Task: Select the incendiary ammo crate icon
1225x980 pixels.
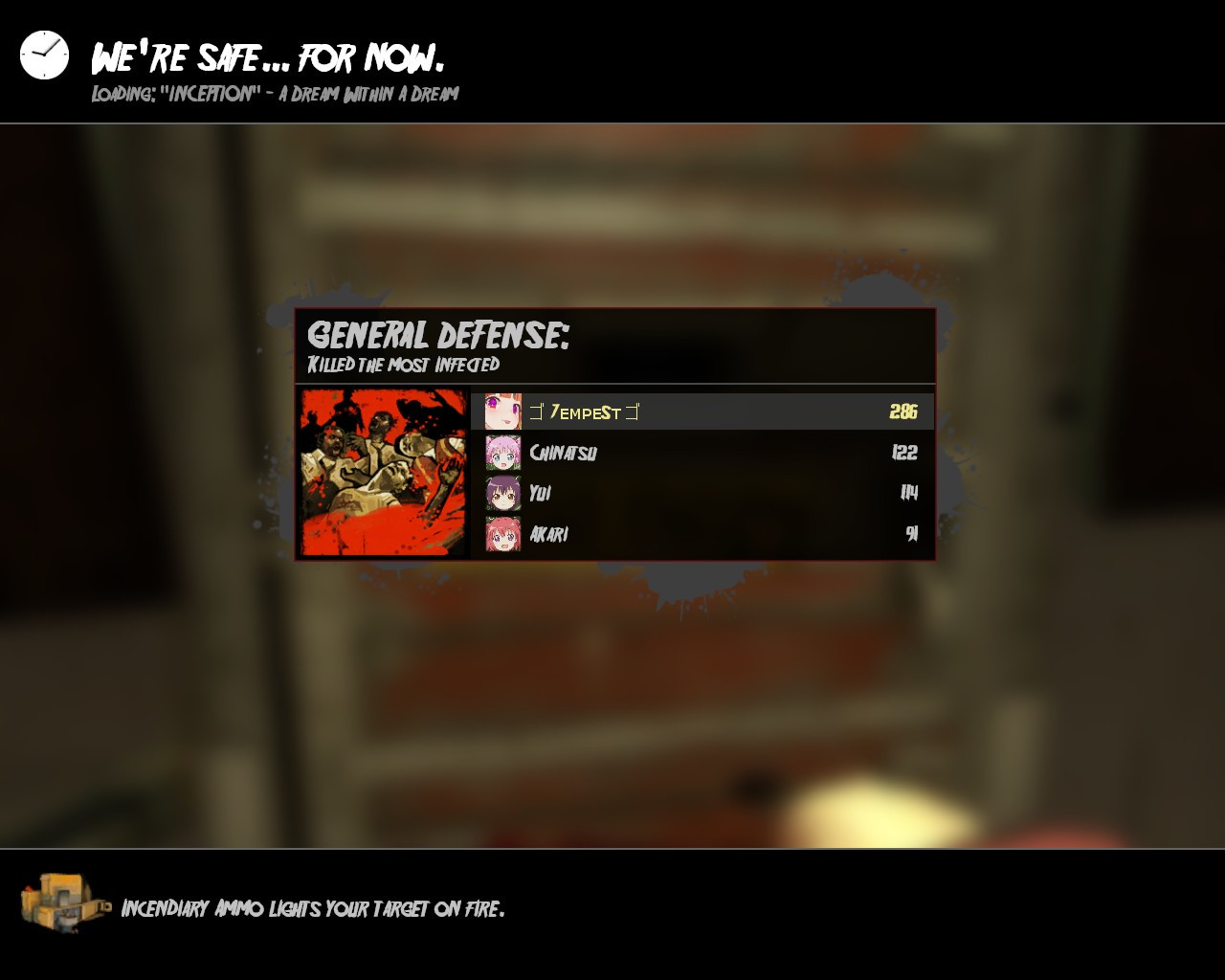Action: [x=57, y=906]
